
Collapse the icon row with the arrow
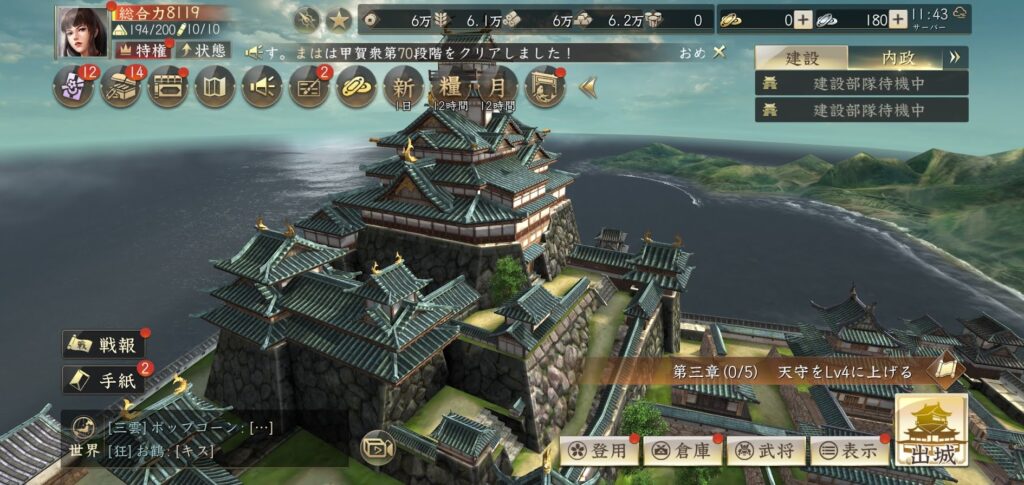tap(588, 88)
